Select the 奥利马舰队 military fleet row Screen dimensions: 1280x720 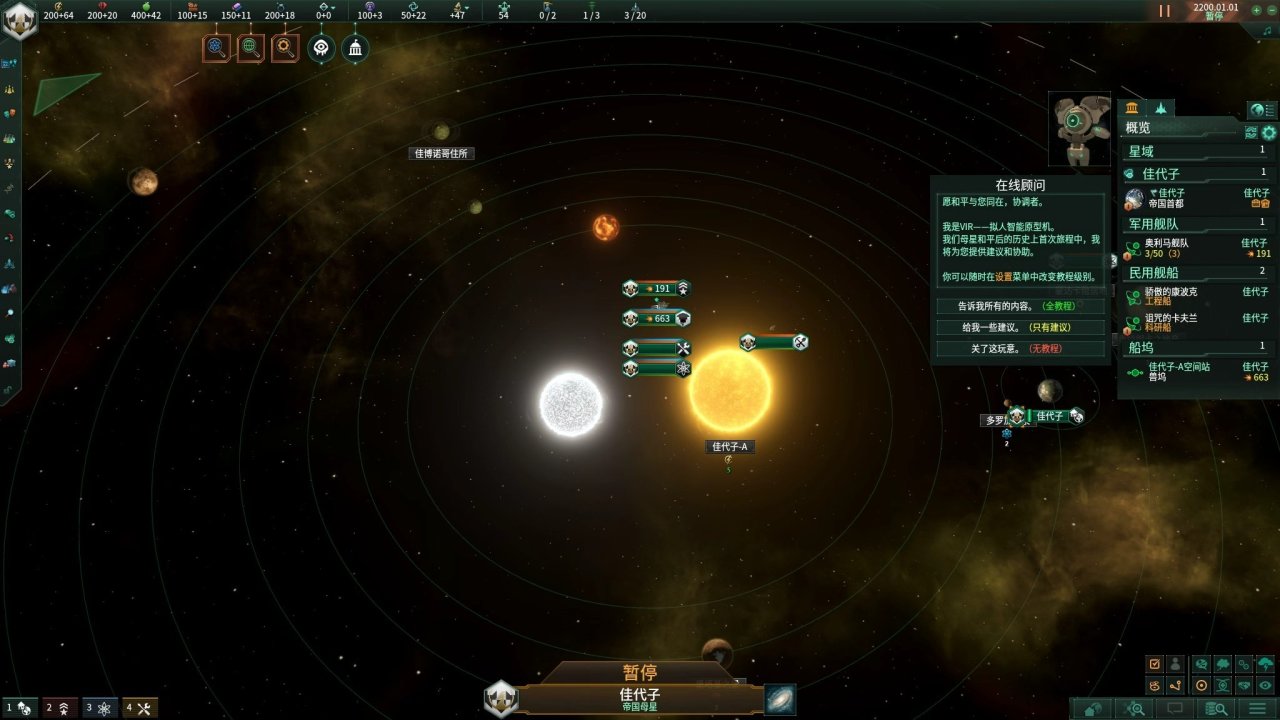pyautogui.click(x=1197, y=248)
